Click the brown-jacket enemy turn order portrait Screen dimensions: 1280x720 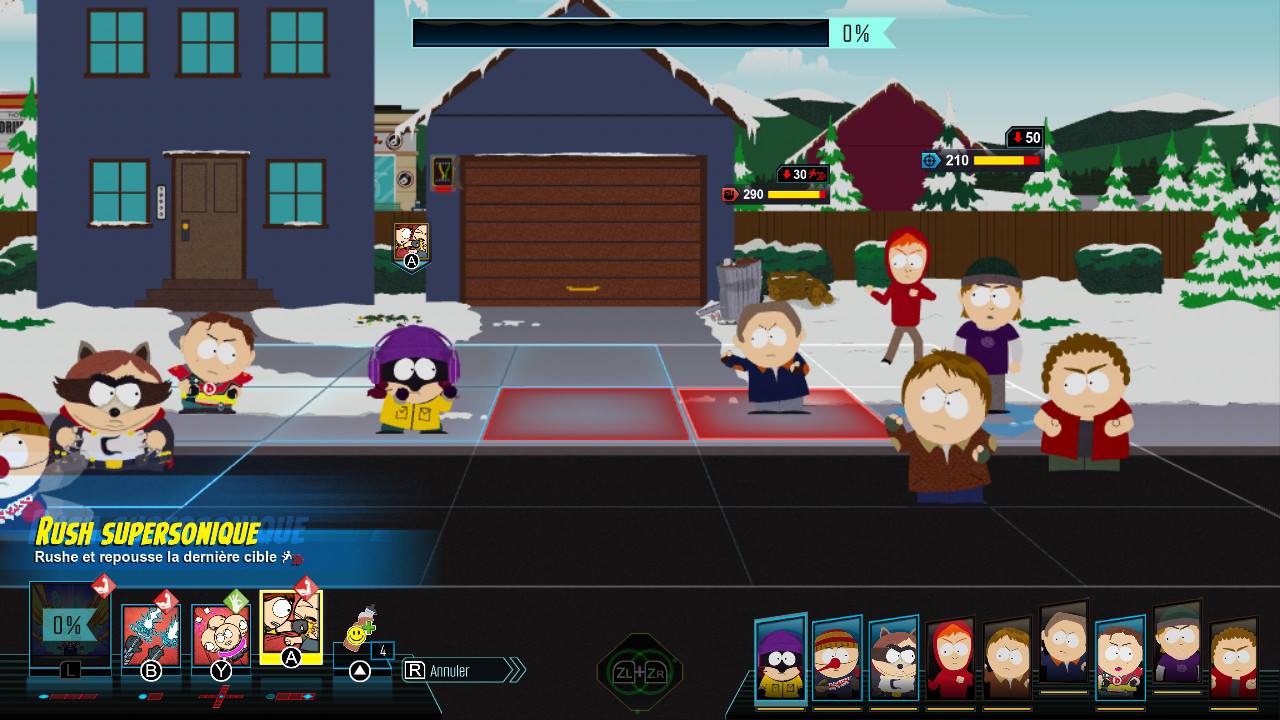1007,660
